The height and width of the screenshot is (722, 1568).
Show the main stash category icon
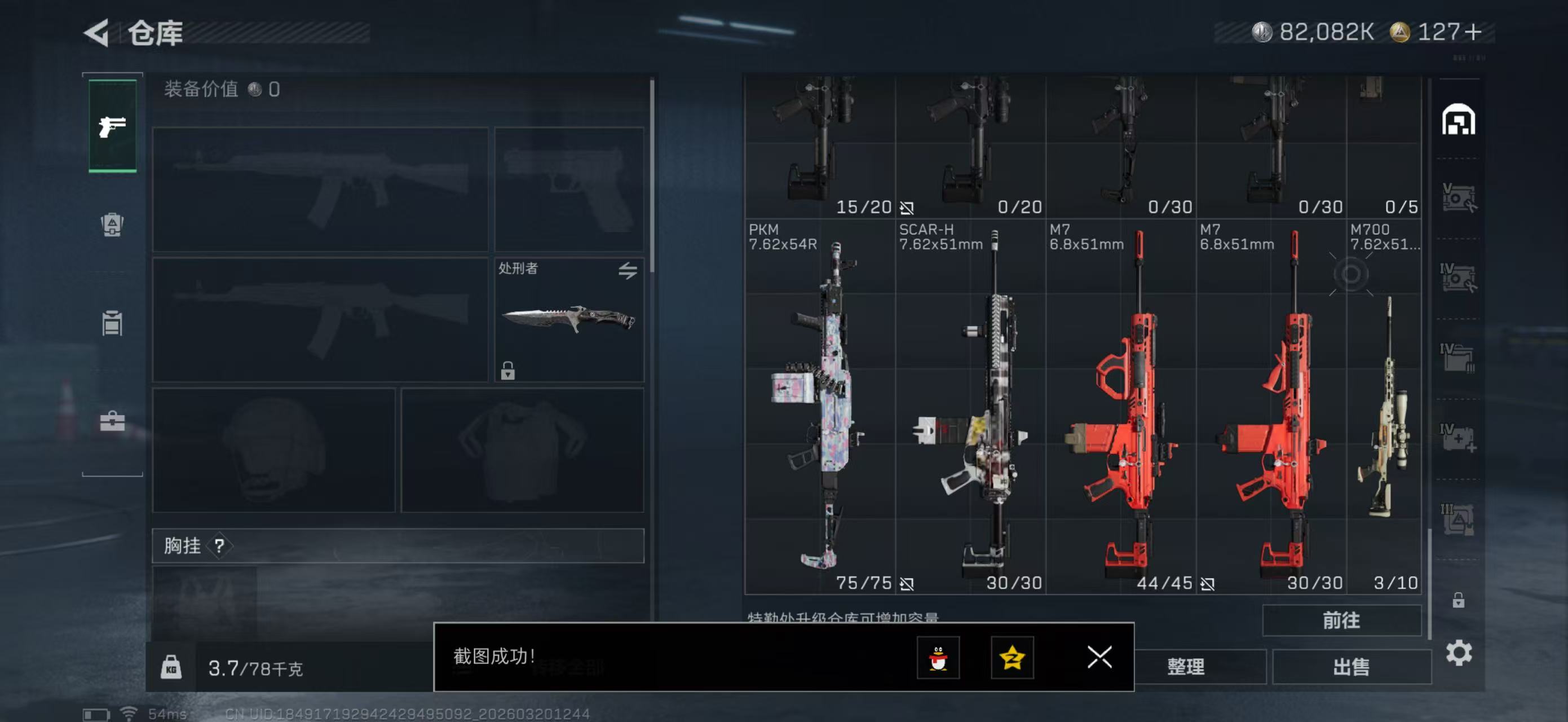[1459, 120]
